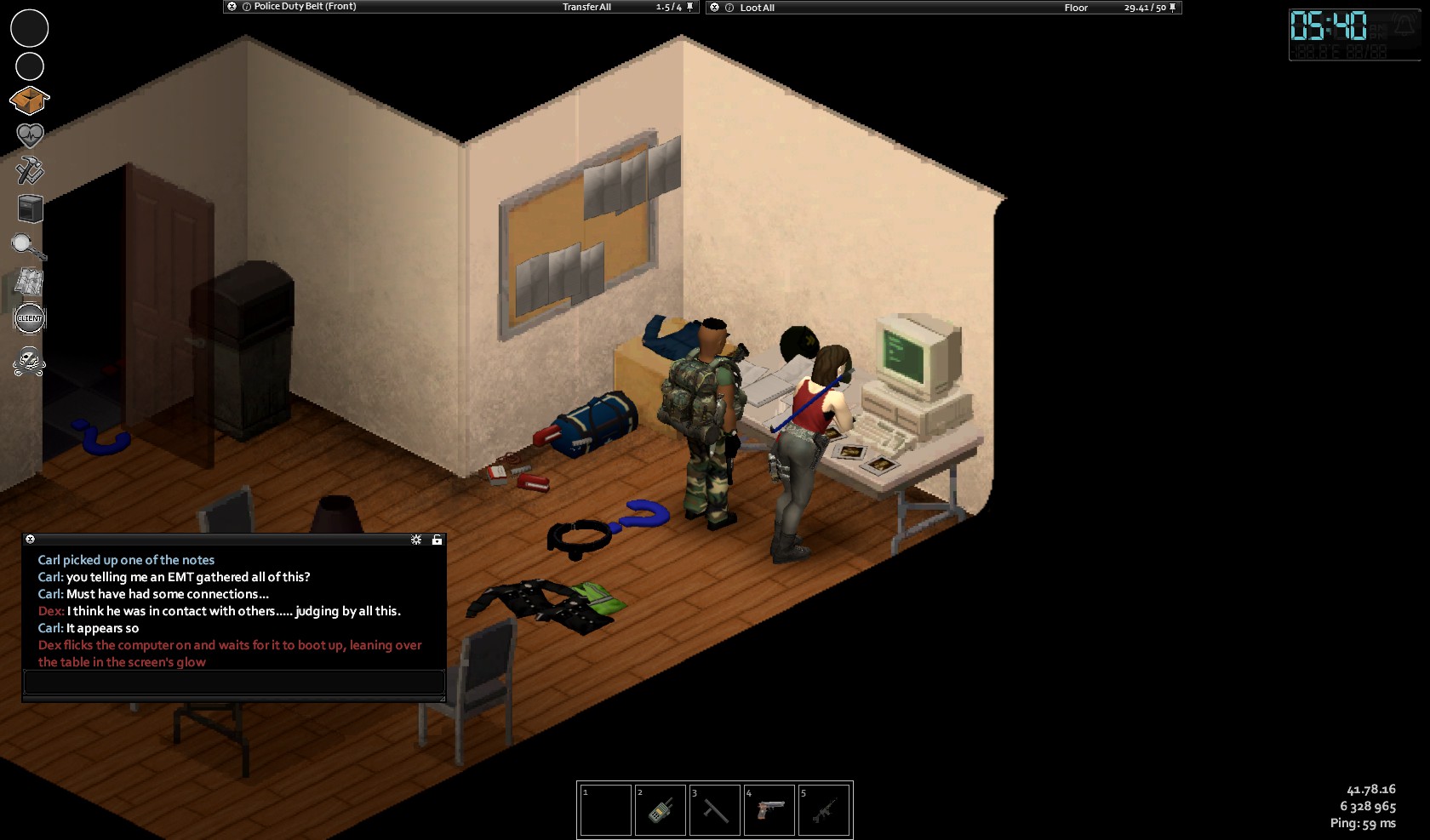Viewport: 1430px width, 840px height.
Task: Toggle the chat window lock
Action: [x=437, y=540]
